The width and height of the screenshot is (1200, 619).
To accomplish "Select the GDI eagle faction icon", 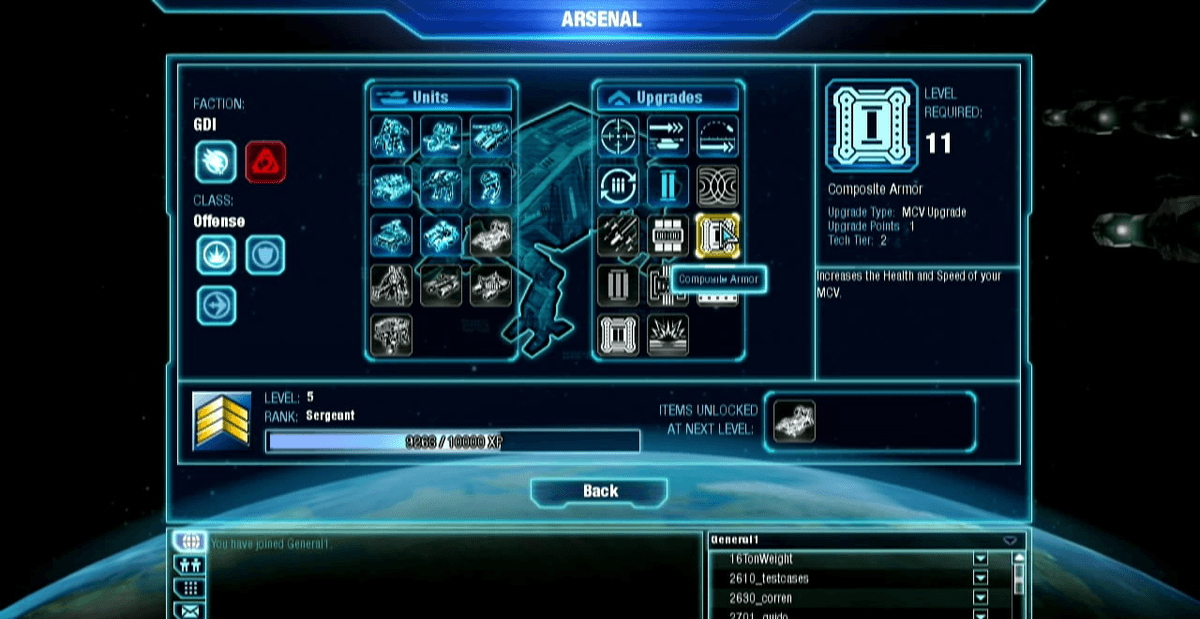I will click(x=216, y=161).
